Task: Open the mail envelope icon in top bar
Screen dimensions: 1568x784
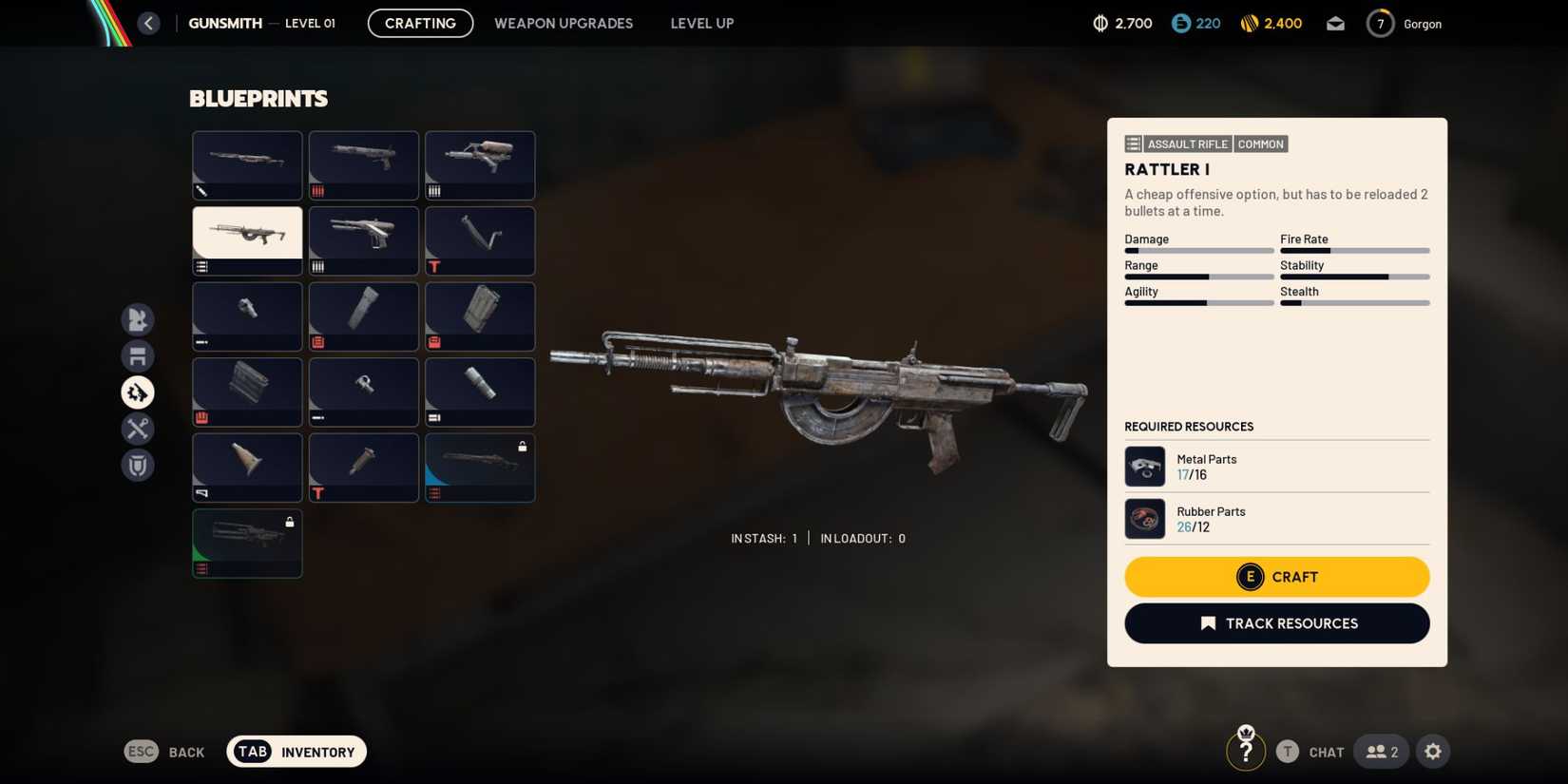Action: pos(1335,23)
